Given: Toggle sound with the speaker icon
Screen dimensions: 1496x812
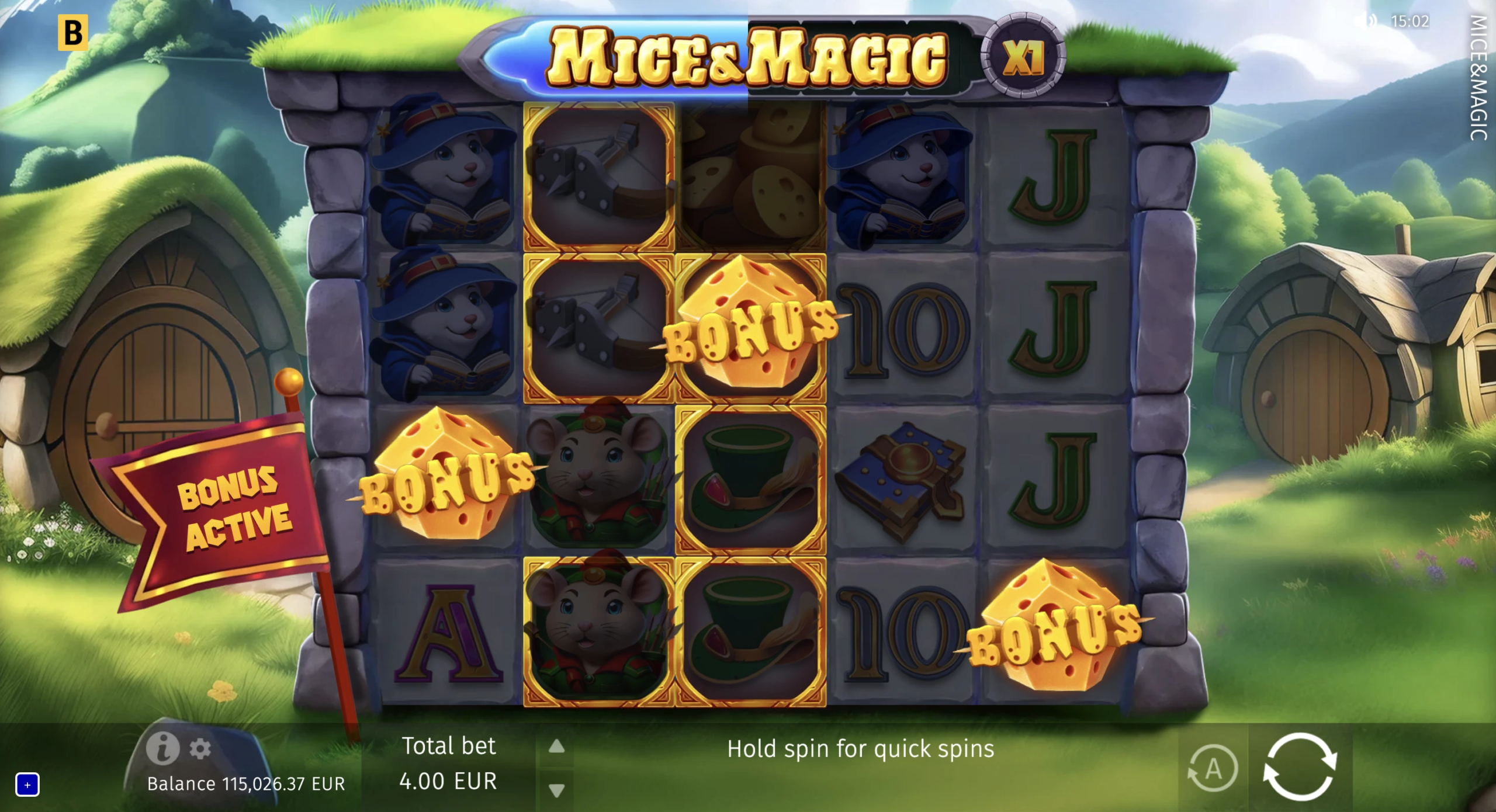Looking at the screenshot, I should tap(1365, 22).
